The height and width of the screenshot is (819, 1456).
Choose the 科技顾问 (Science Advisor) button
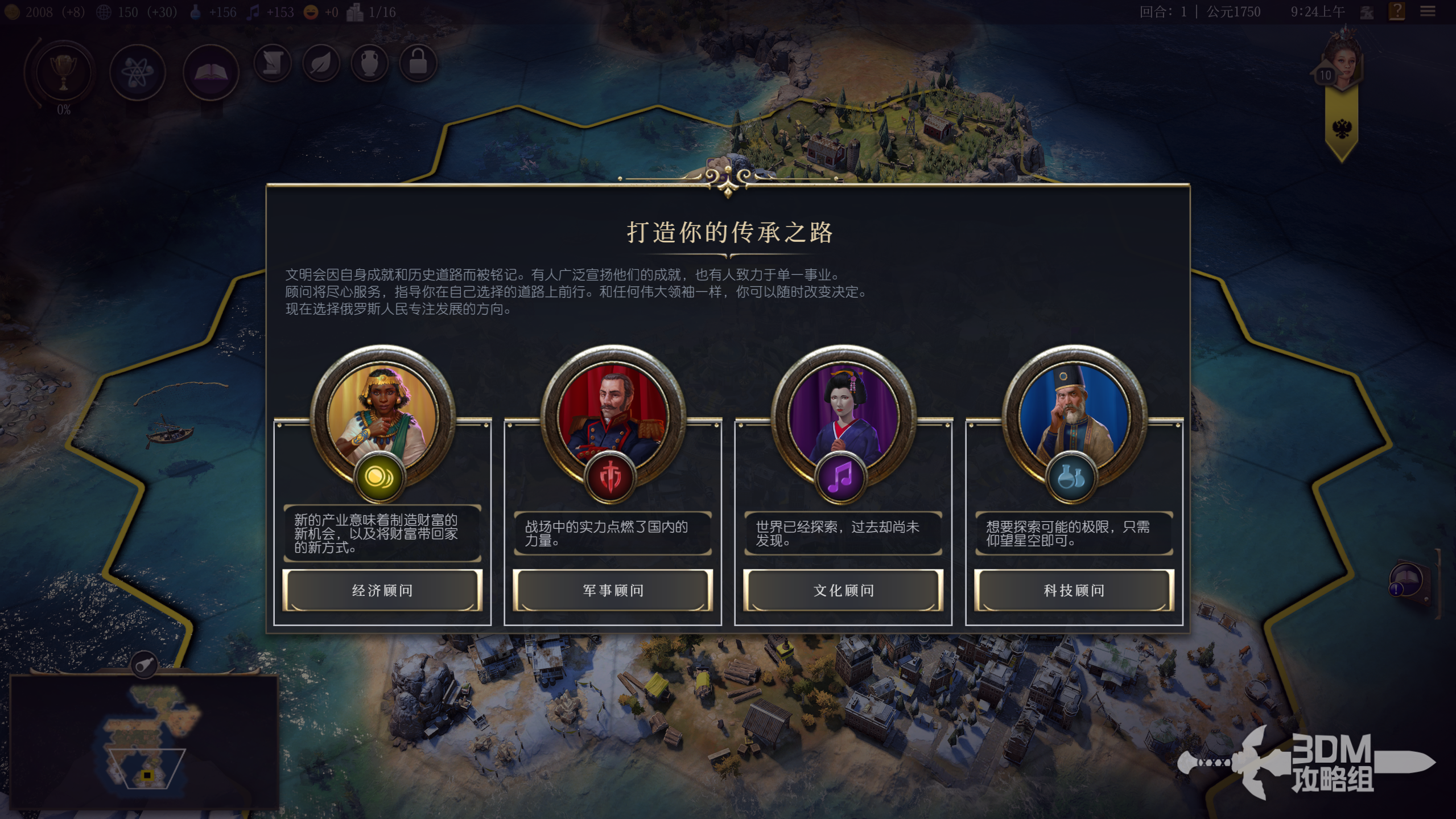click(x=1074, y=590)
